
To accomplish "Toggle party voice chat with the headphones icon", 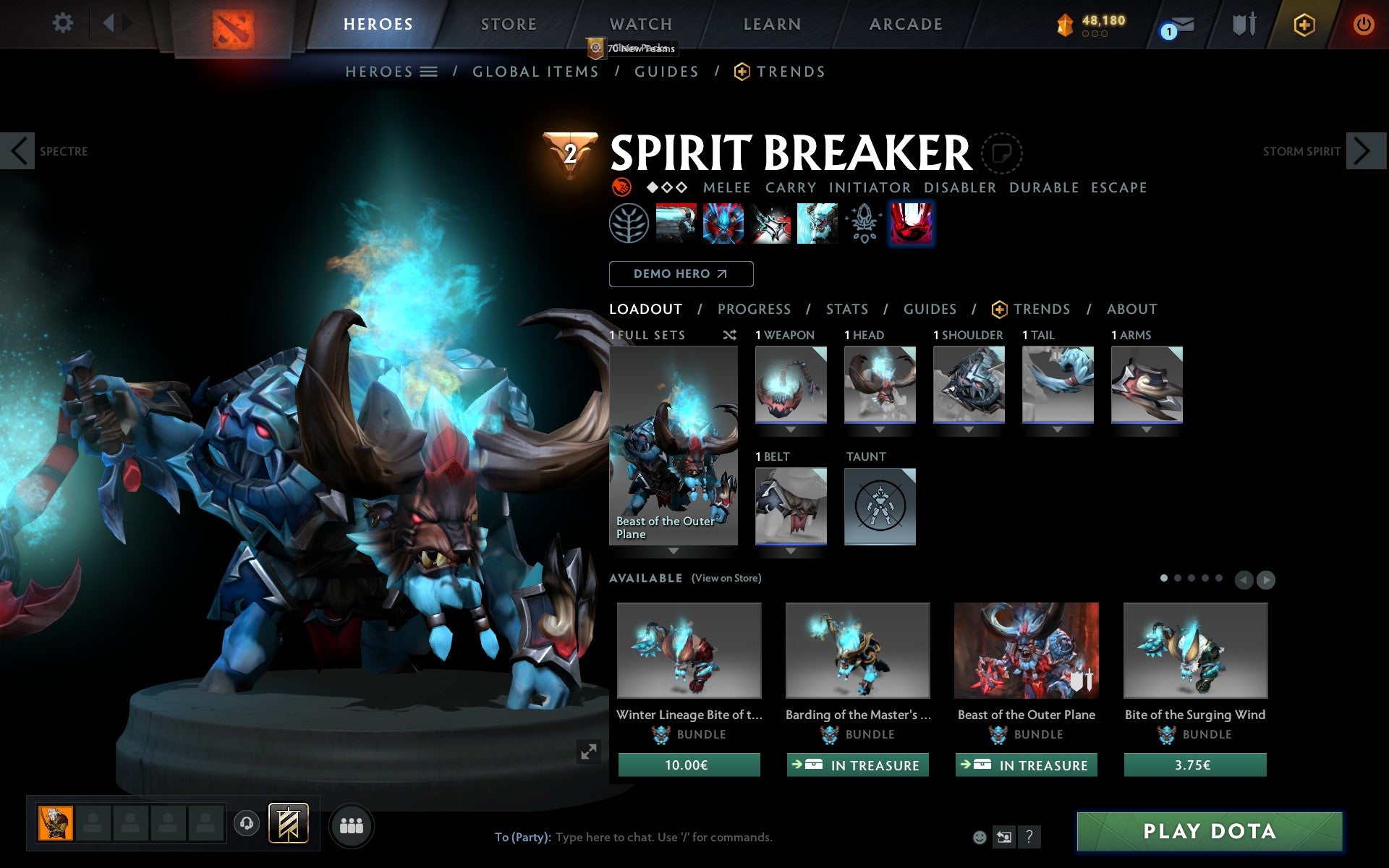I will click(247, 822).
